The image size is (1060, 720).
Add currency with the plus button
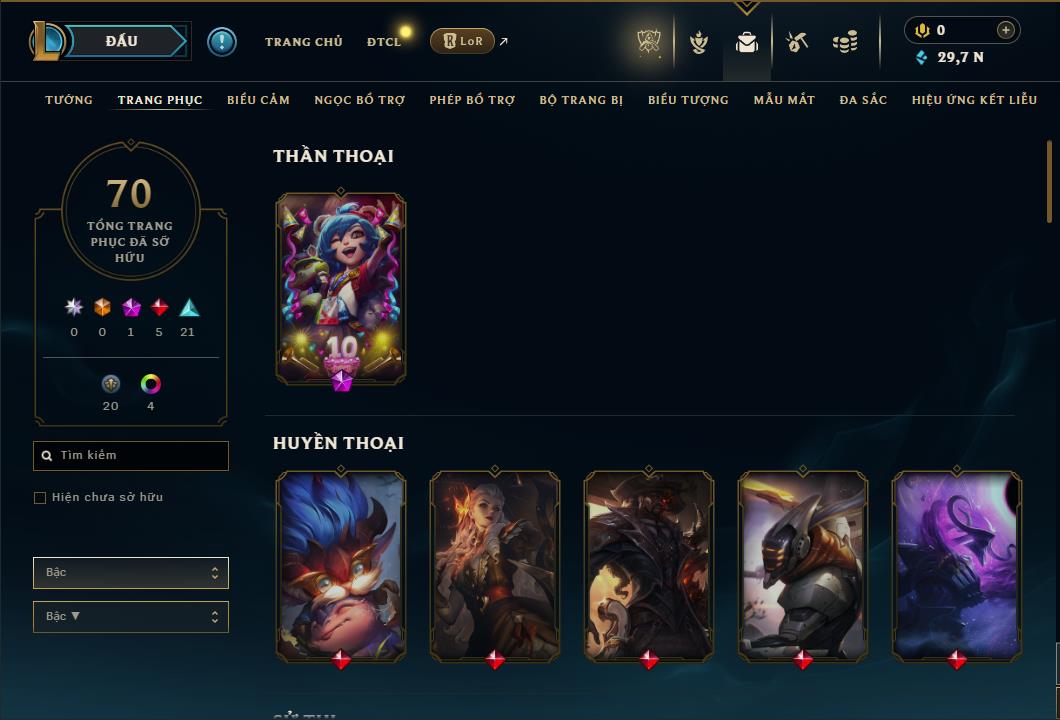(x=1005, y=30)
